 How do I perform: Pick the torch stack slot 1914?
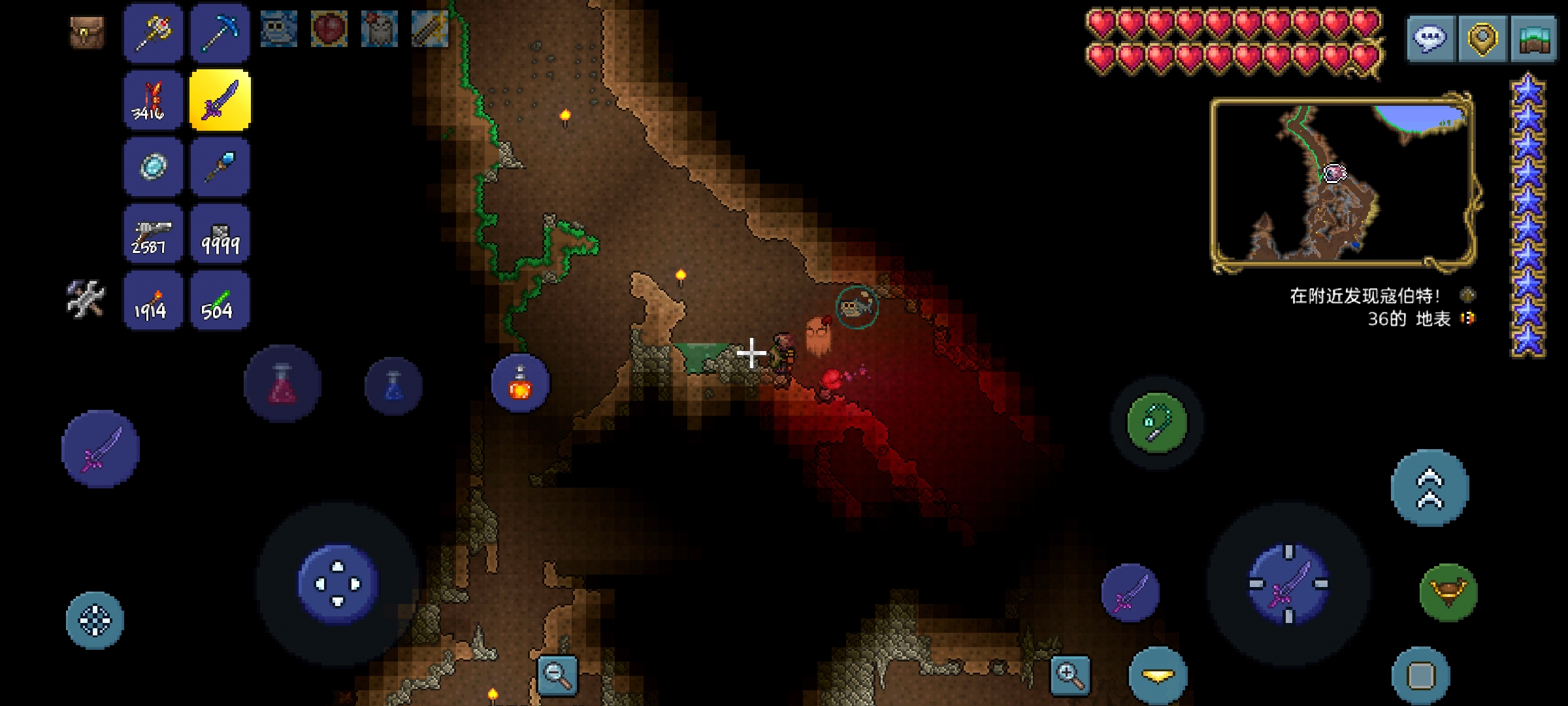coord(154,301)
